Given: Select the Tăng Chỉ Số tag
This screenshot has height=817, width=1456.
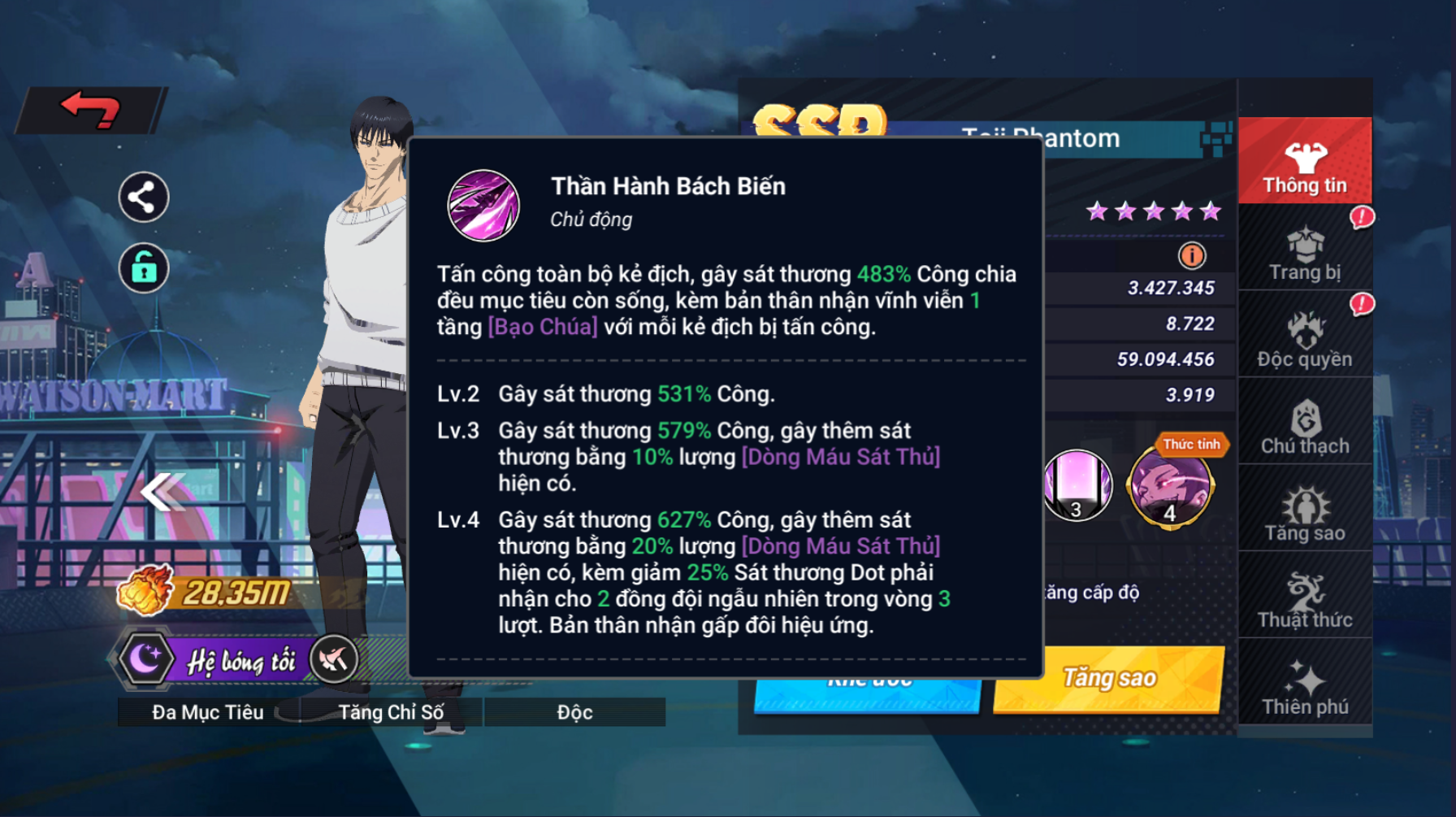Looking at the screenshot, I should click(x=391, y=712).
